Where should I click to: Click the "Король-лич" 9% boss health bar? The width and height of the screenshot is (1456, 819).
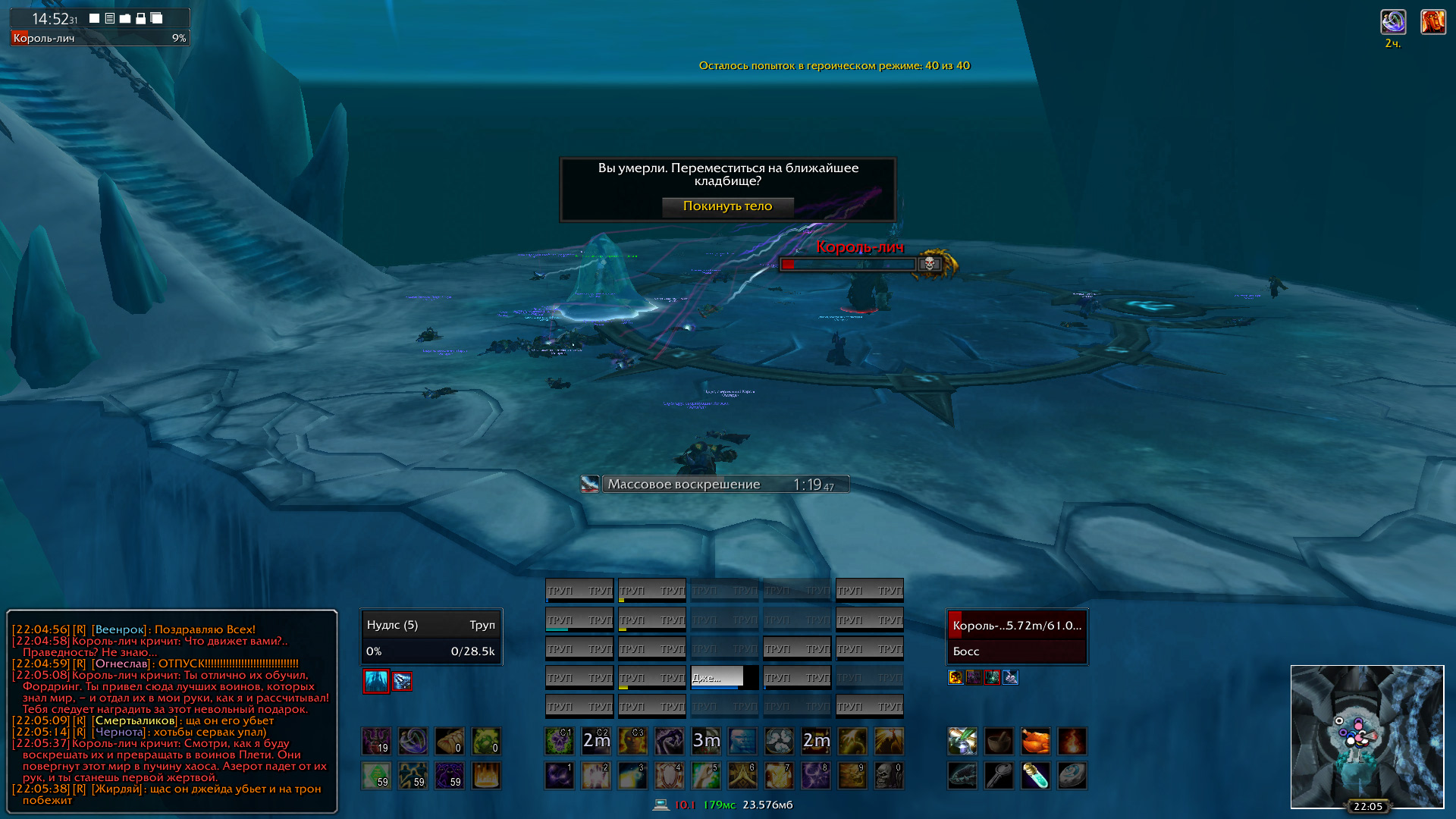pyautogui.click(x=99, y=38)
